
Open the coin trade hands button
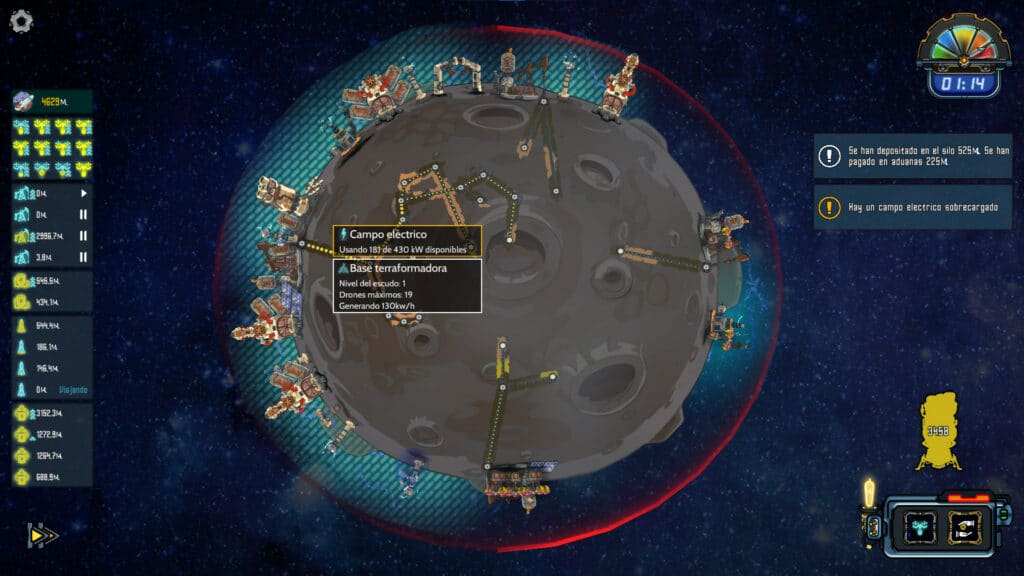click(x=965, y=526)
